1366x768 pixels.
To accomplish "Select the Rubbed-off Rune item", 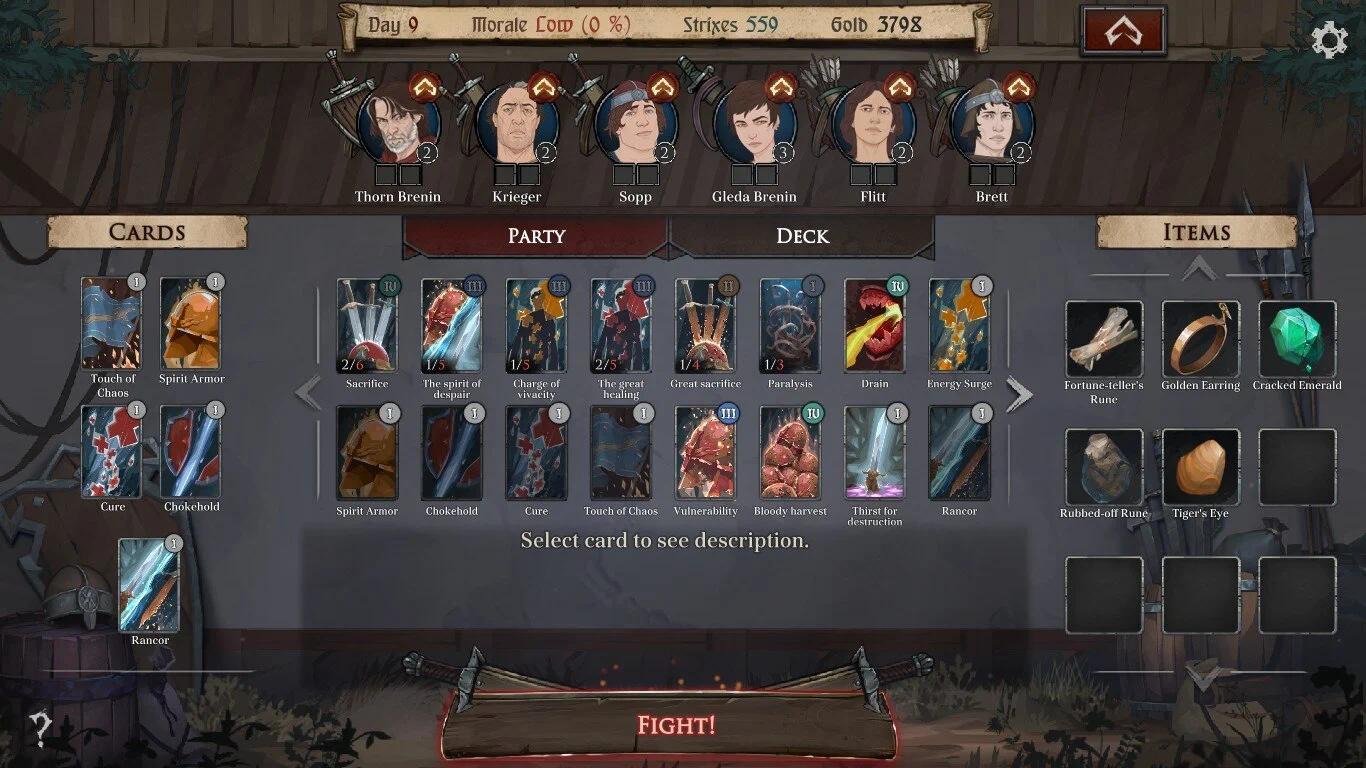I will [1103, 465].
